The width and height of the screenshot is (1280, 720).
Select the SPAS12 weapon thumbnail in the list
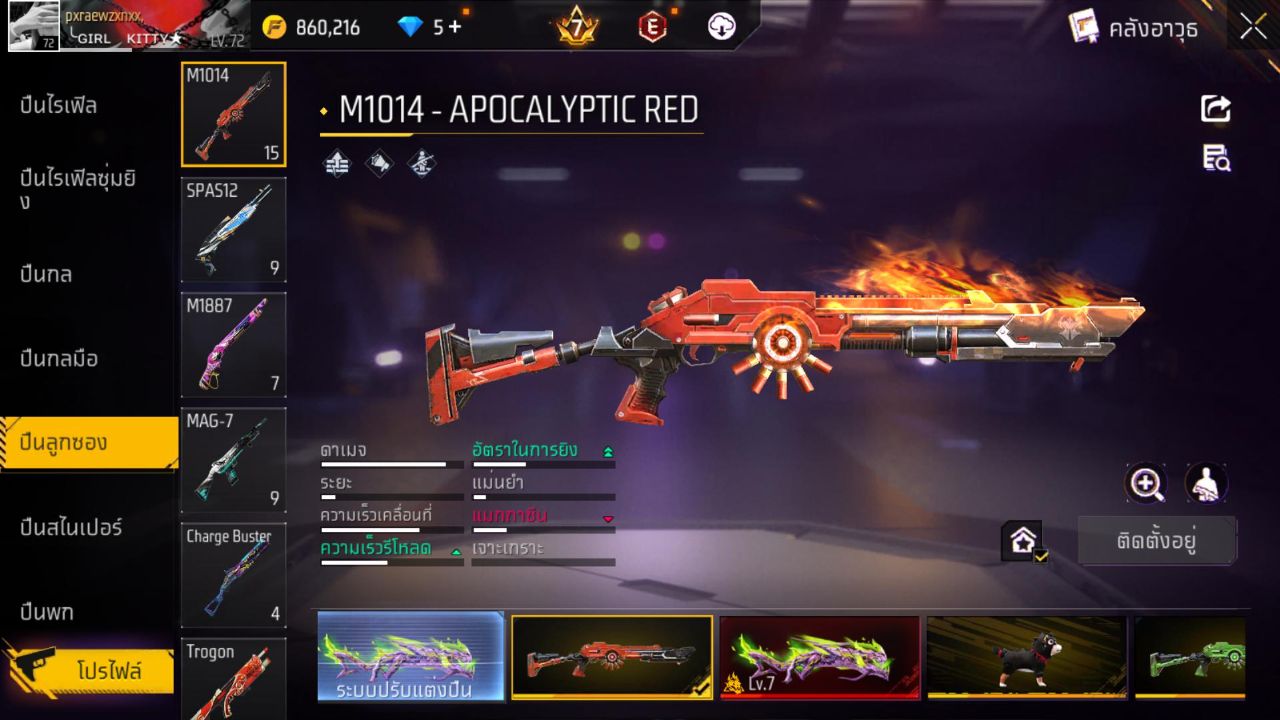click(x=233, y=230)
